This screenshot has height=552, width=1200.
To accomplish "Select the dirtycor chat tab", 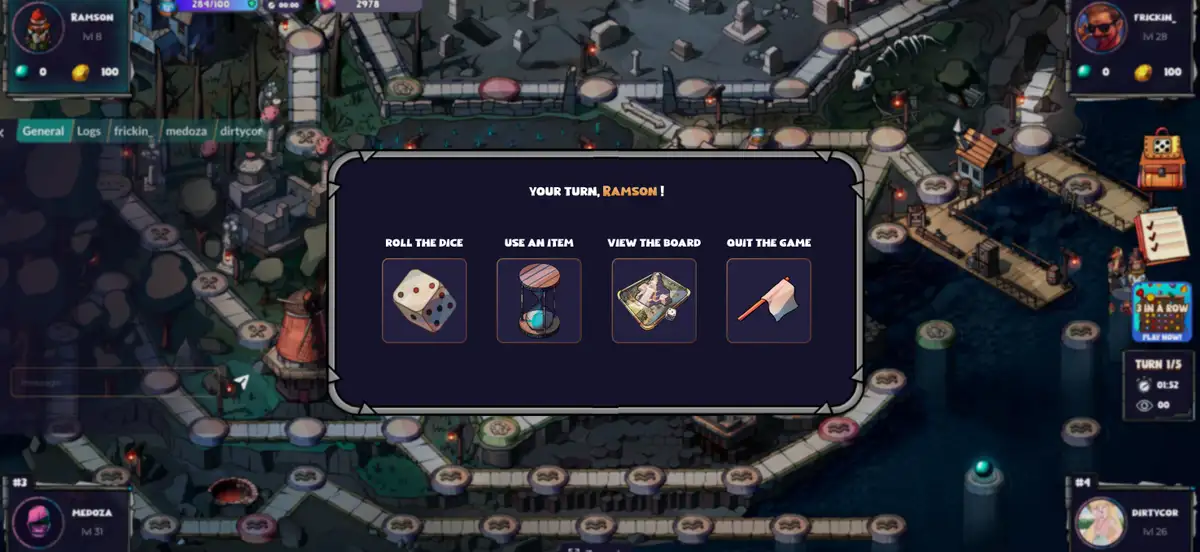I will point(241,131).
